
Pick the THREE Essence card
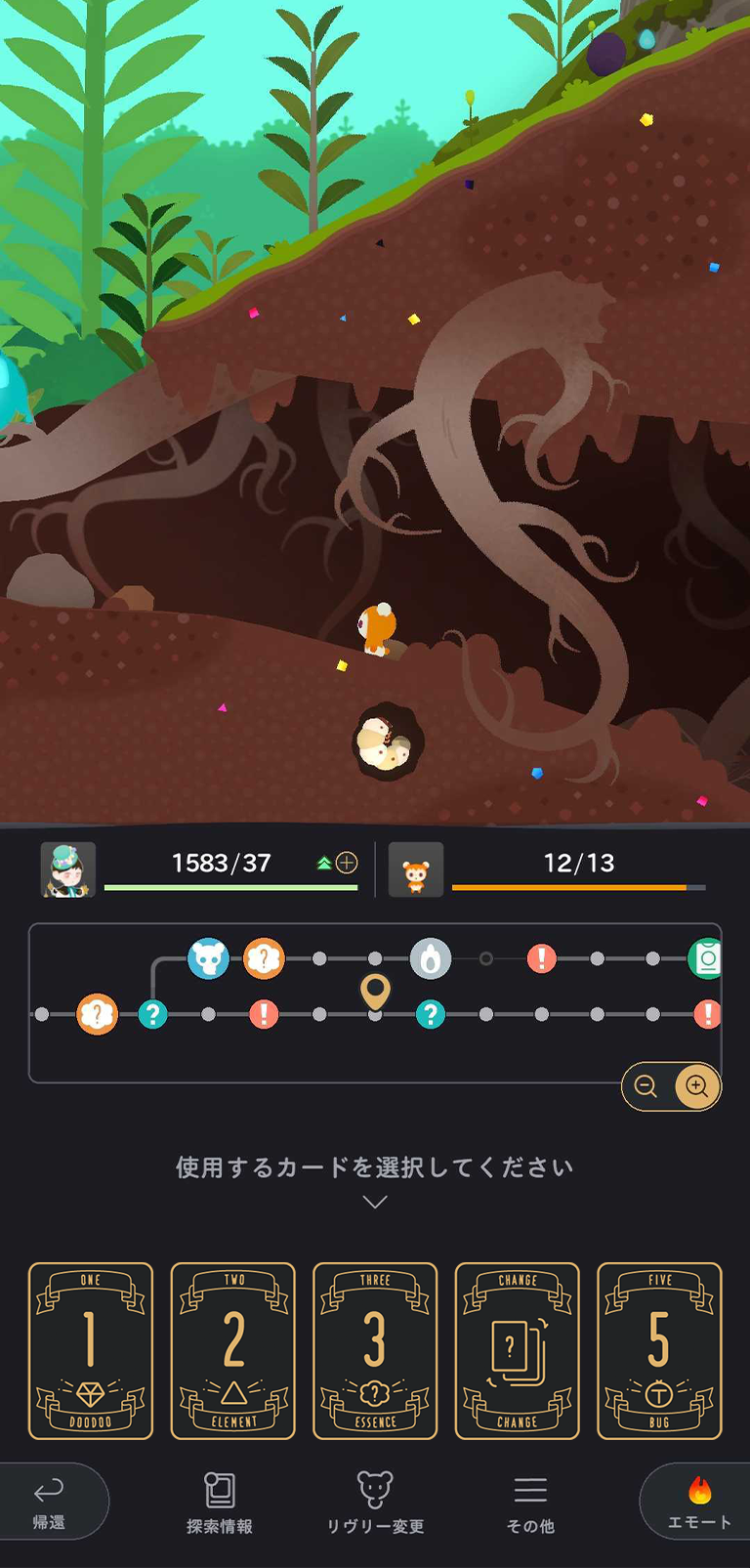pyautogui.click(x=375, y=1350)
